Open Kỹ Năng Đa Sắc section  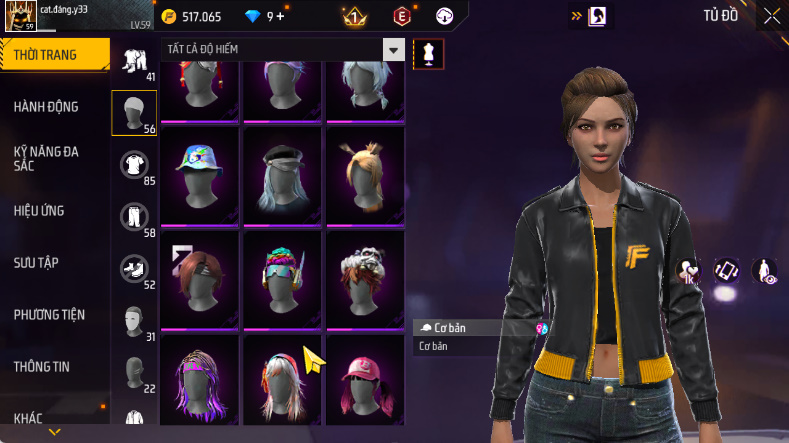click(46, 158)
